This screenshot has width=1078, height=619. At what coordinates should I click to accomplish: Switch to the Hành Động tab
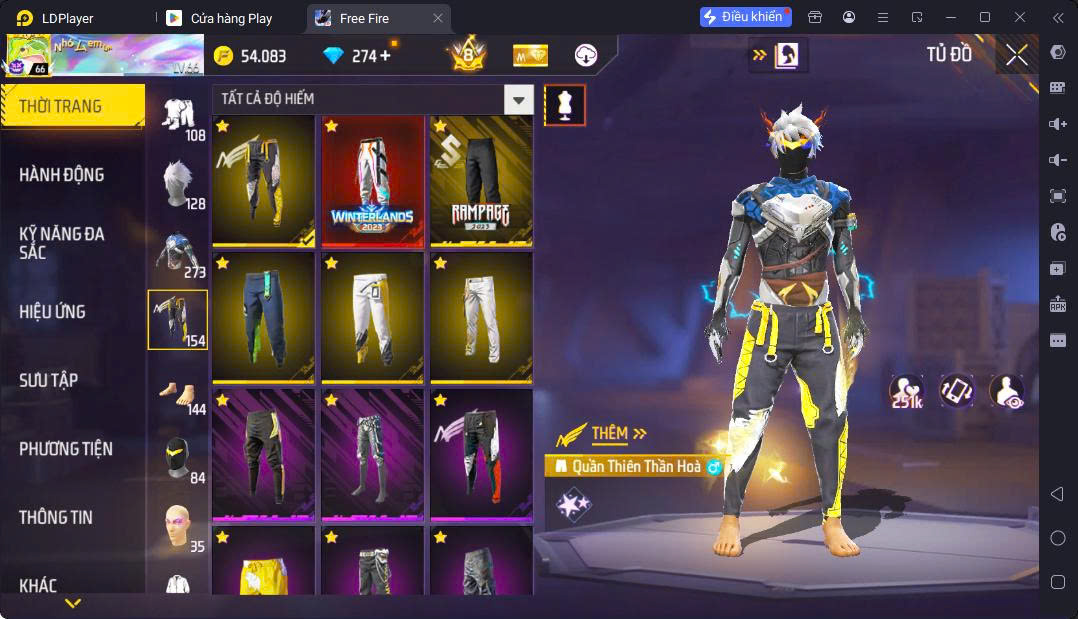coord(62,175)
